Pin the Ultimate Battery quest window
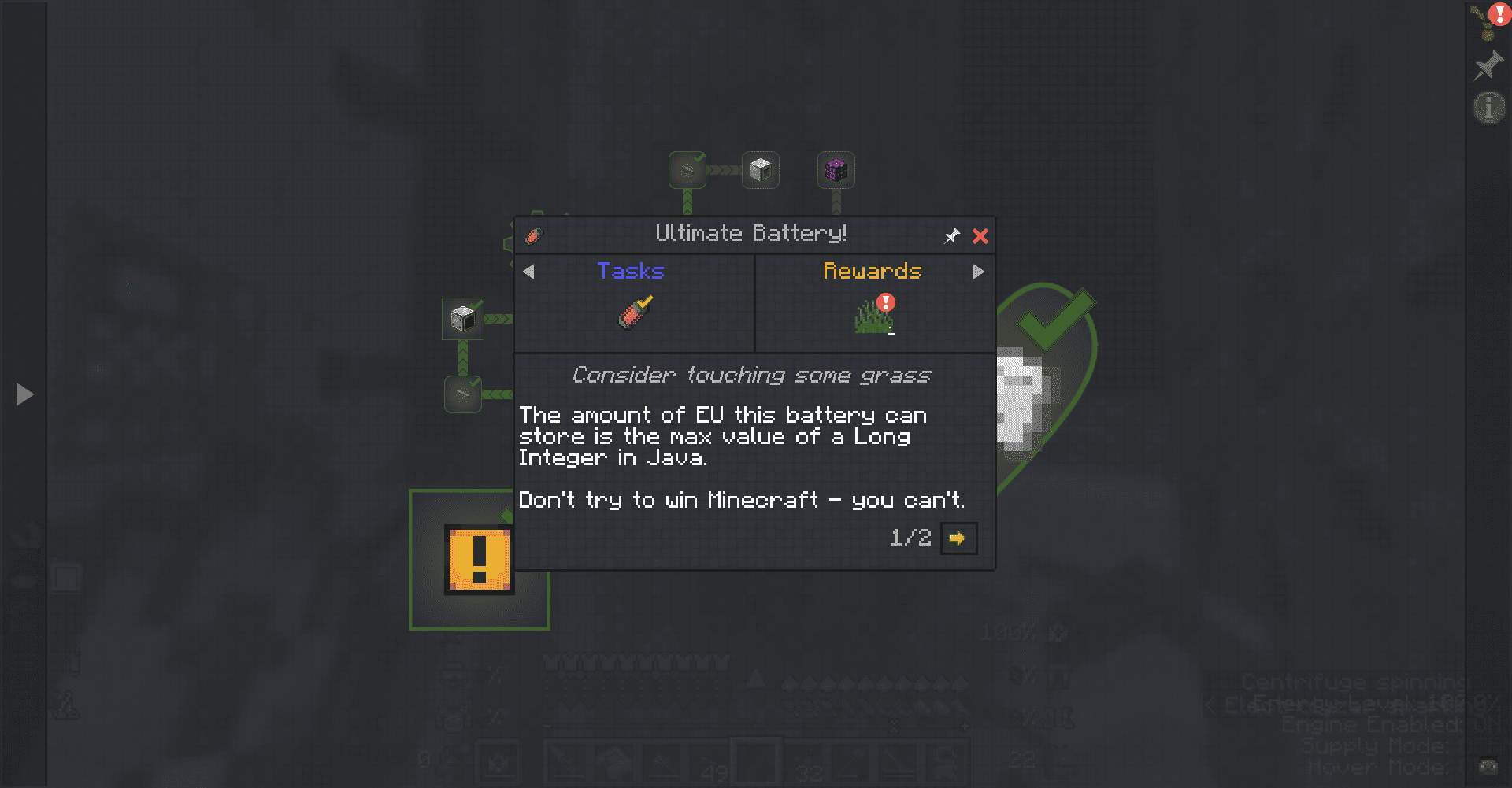The image size is (1512, 788). 952,235
